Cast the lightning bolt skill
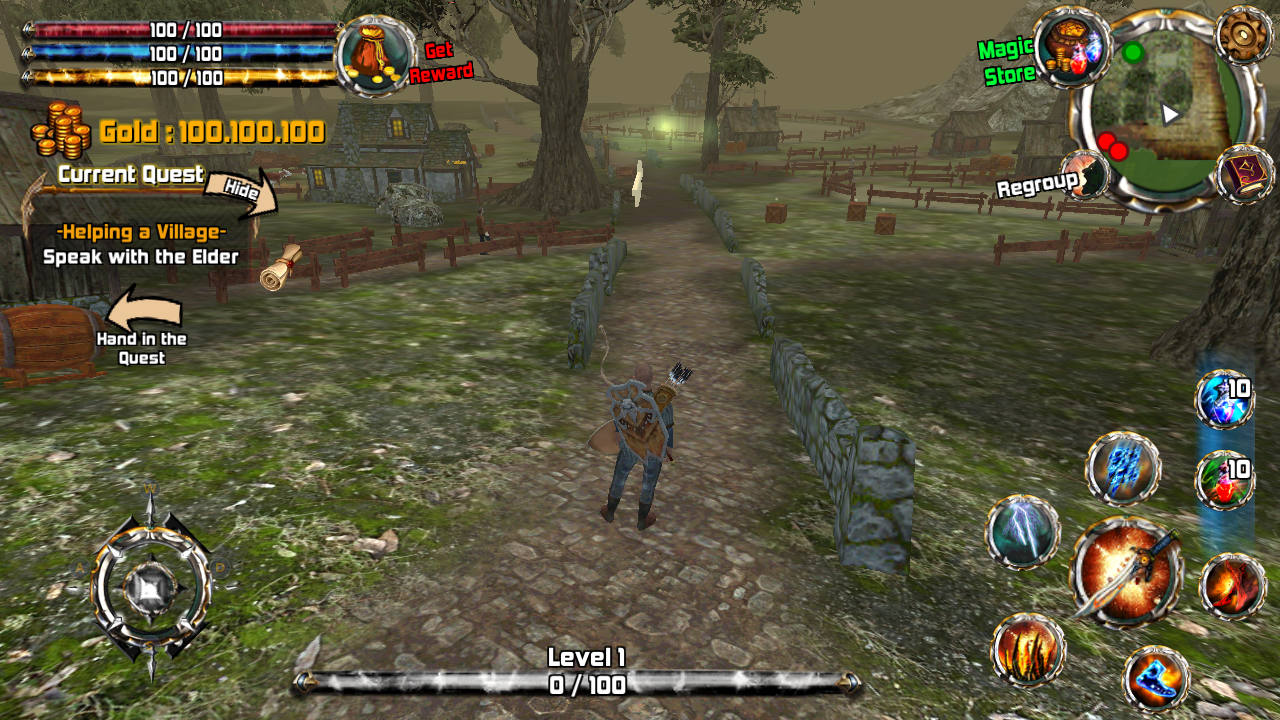This screenshot has height=720, width=1280. pos(1022,532)
